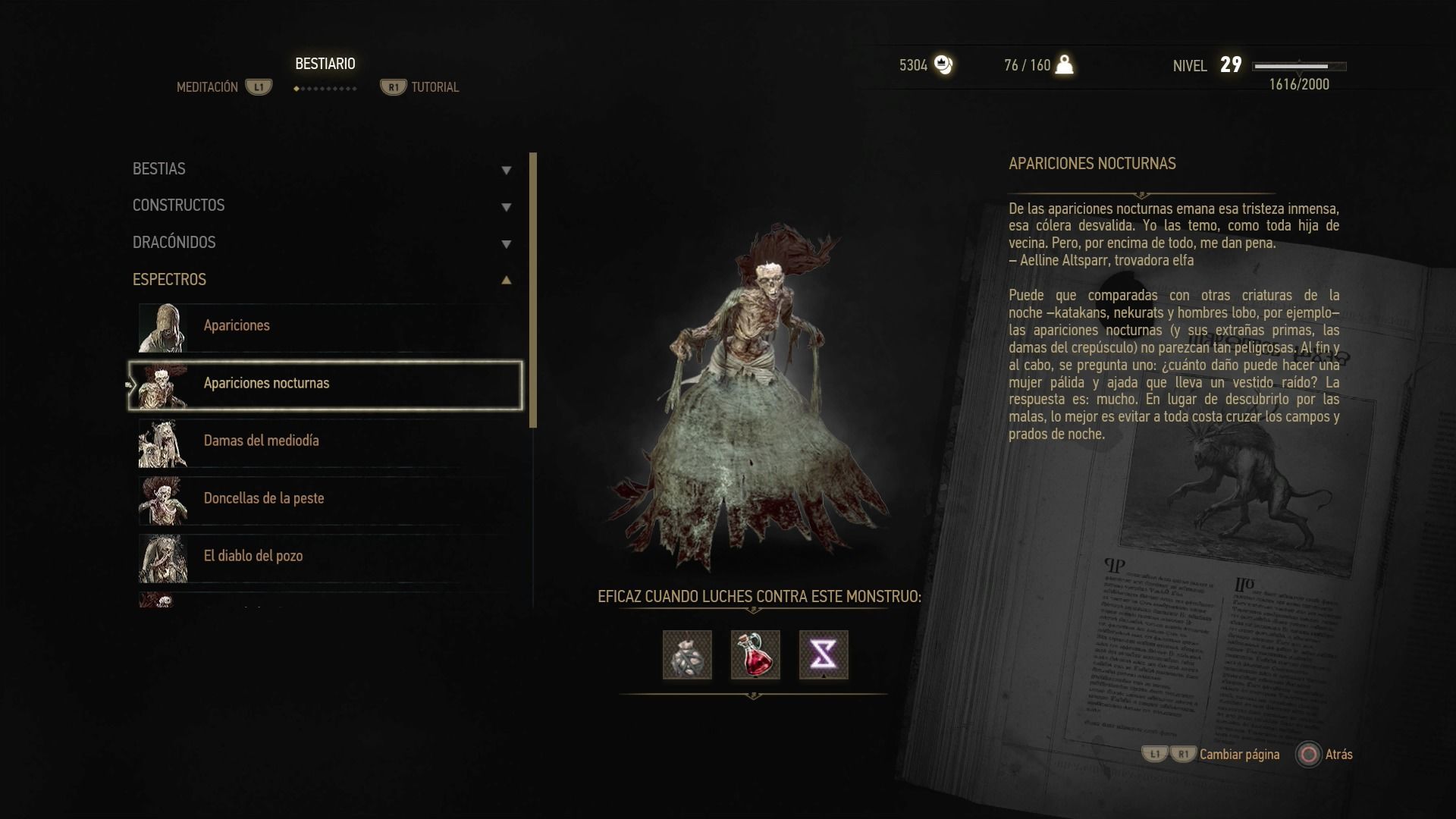Image resolution: width=1456 pixels, height=819 pixels.
Task: Select the red specter oil flask icon
Action: [755, 654]
